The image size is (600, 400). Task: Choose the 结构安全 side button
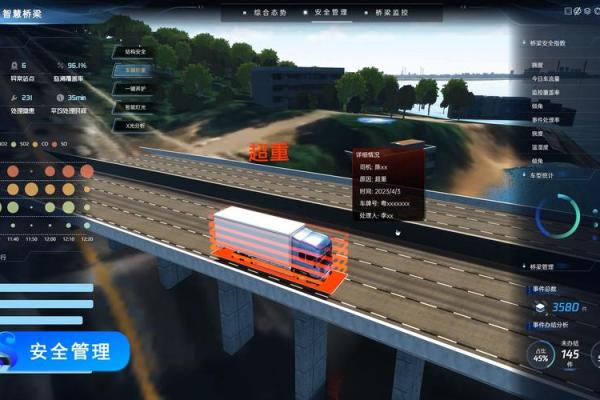(x=135, y=49)
